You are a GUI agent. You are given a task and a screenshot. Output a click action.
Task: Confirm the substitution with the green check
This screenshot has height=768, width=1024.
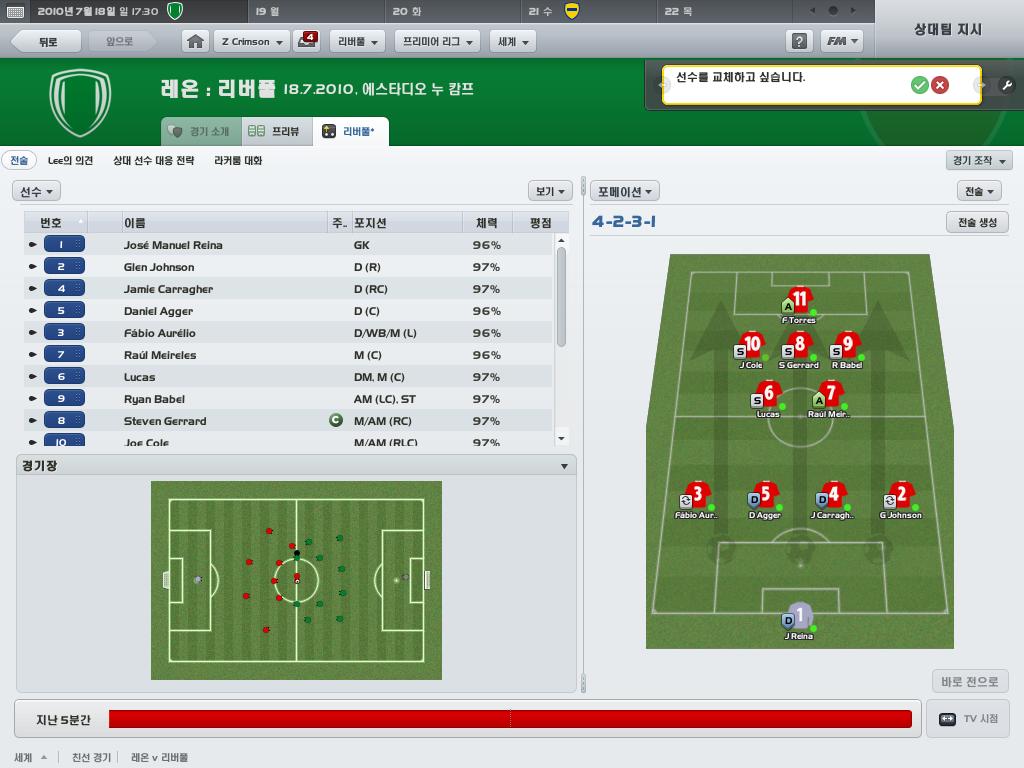point(919,85)
